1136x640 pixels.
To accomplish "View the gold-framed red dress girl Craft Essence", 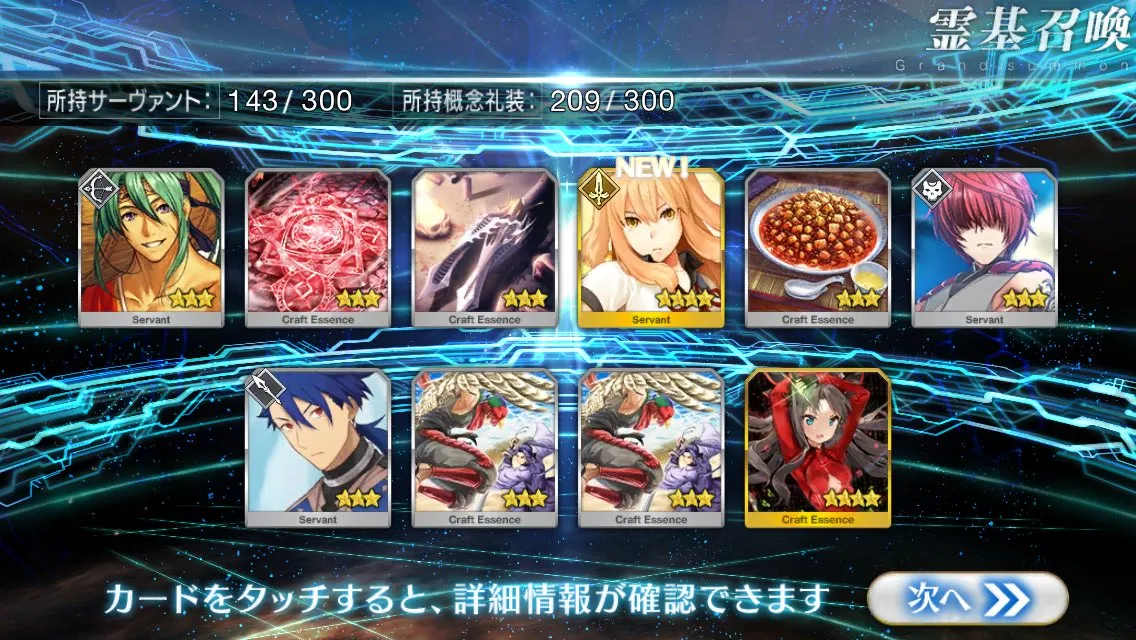I will click(817, 448).
